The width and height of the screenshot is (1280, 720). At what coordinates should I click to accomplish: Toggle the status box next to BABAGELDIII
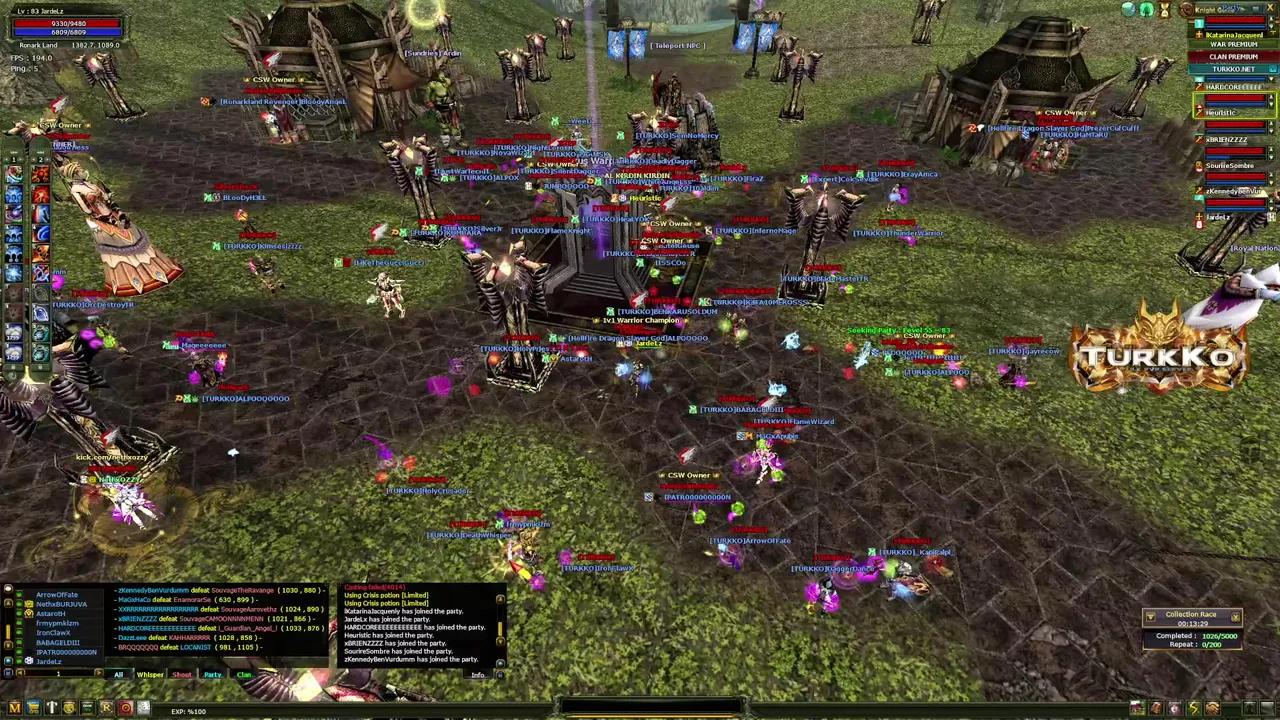click(x=20, y=641)
